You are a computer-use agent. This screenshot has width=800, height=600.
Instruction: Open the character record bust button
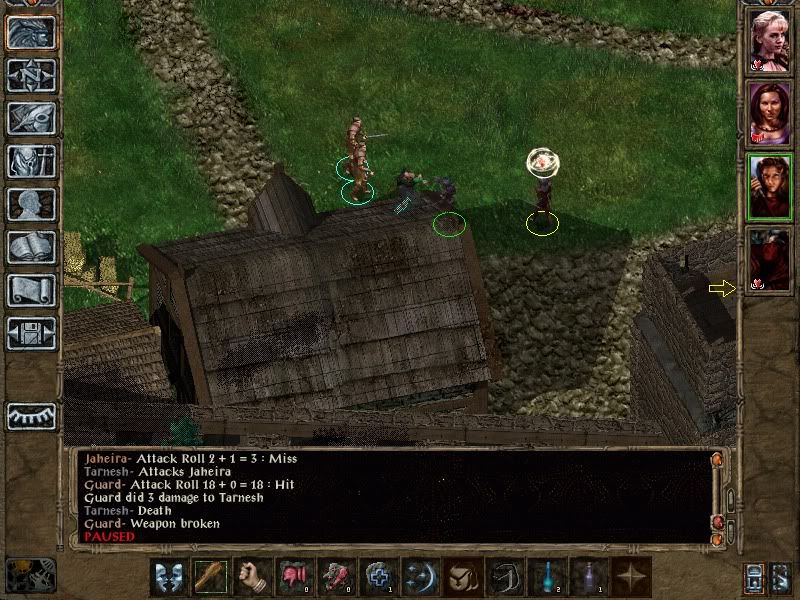(x=31, y=204)
